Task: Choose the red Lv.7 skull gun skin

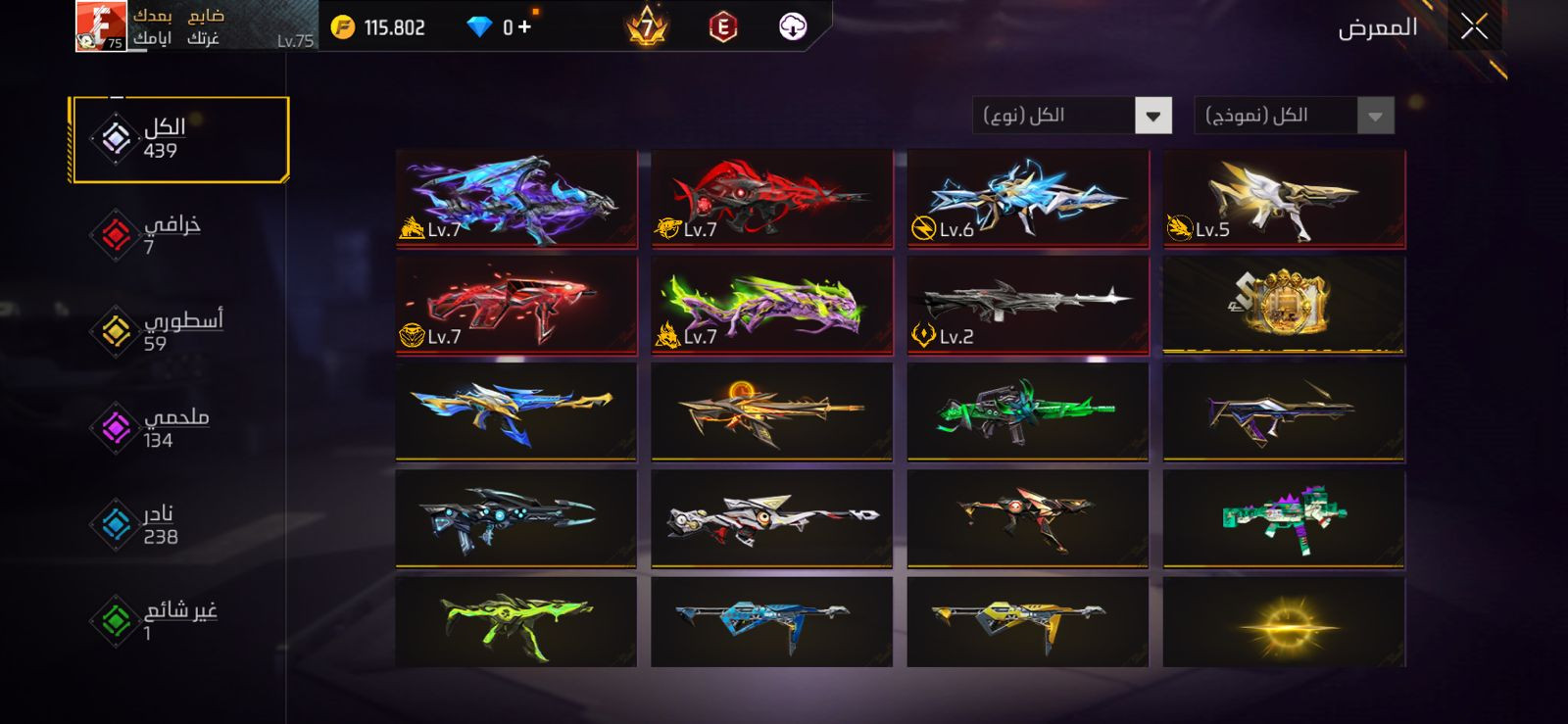Action: (772, 197)
